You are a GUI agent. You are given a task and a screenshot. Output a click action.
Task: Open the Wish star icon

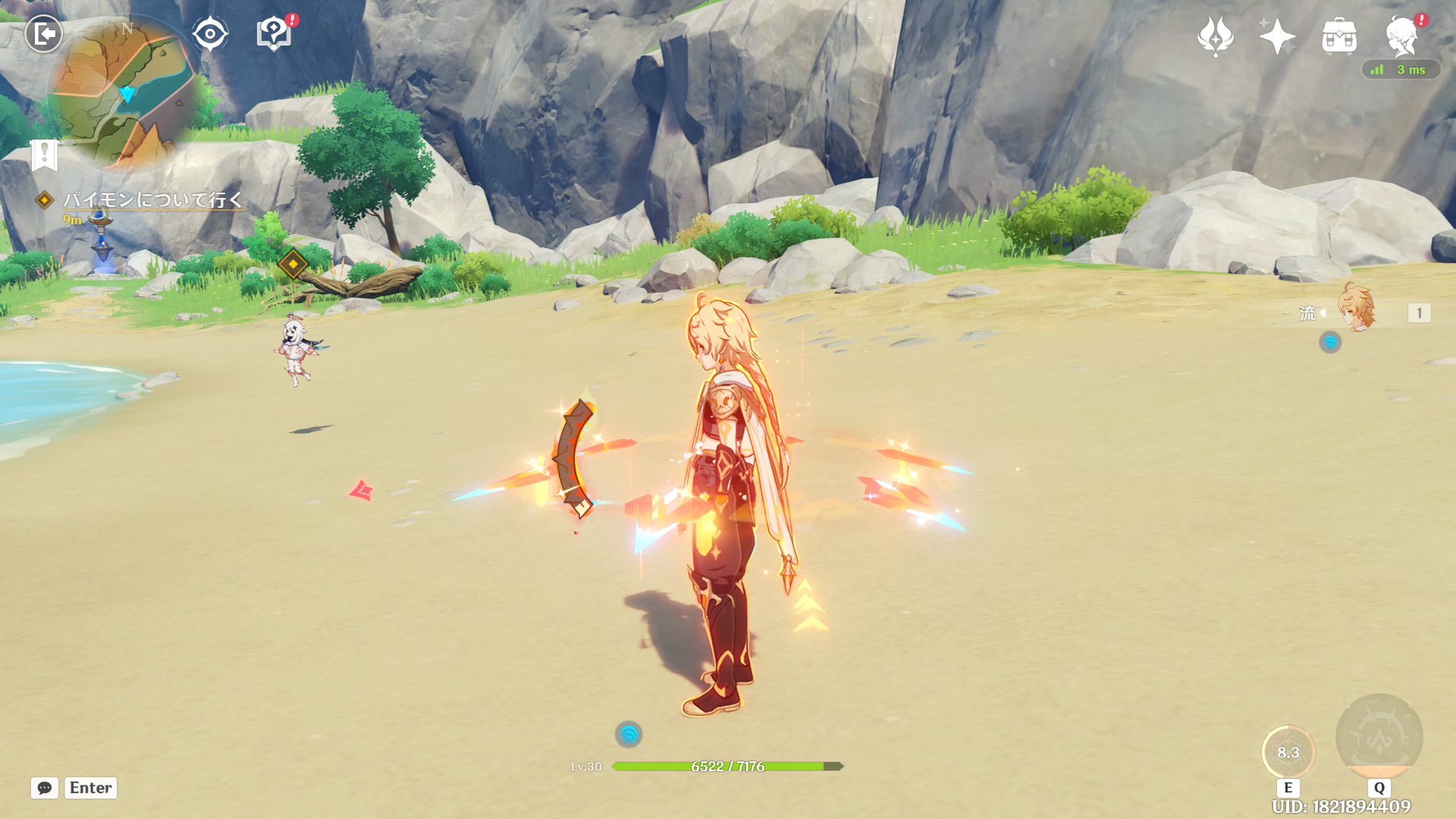pyautogui.click(x=1277, y=36)
